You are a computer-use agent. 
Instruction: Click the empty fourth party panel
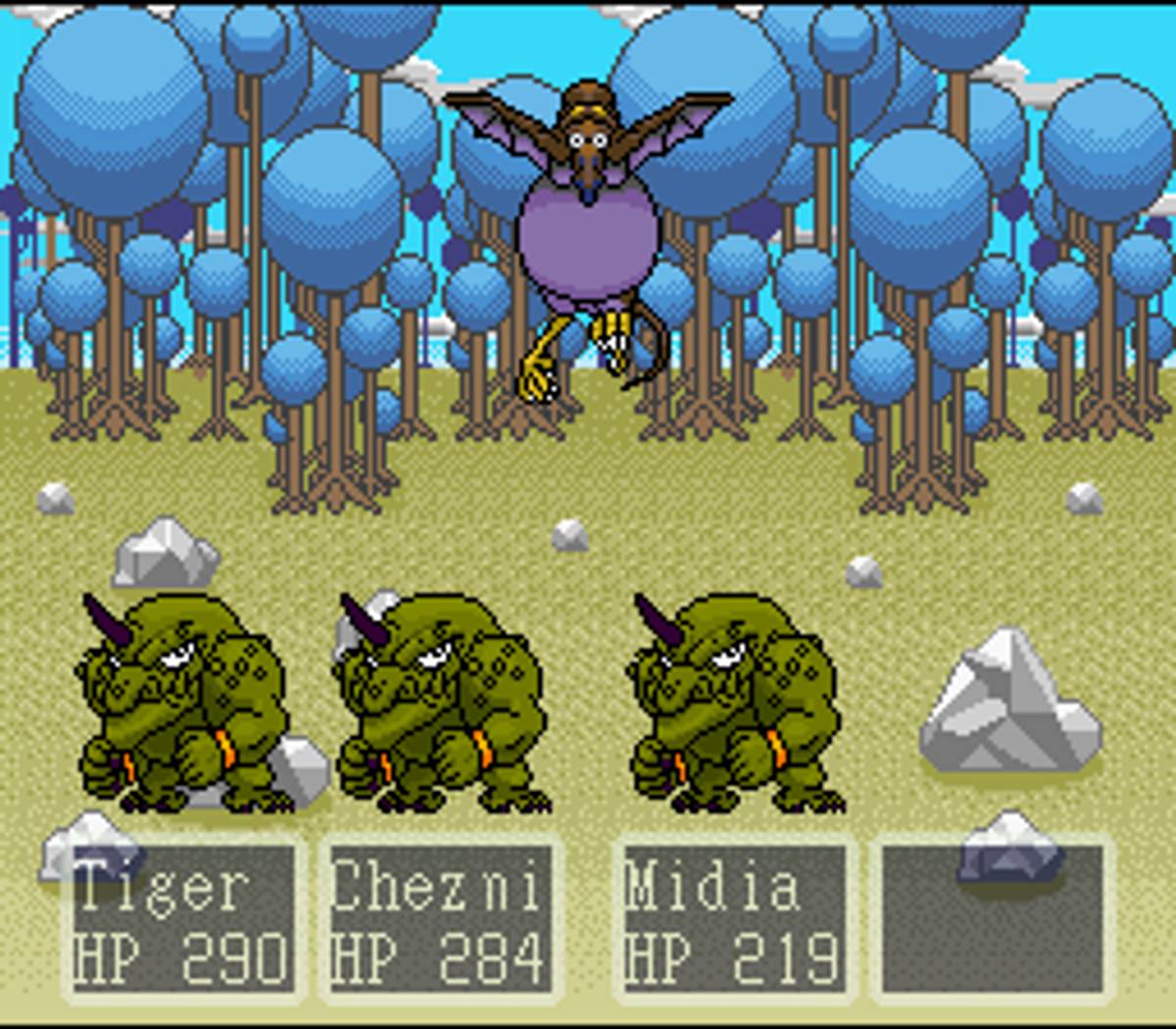pyautogui.click(x=992, y=919)
